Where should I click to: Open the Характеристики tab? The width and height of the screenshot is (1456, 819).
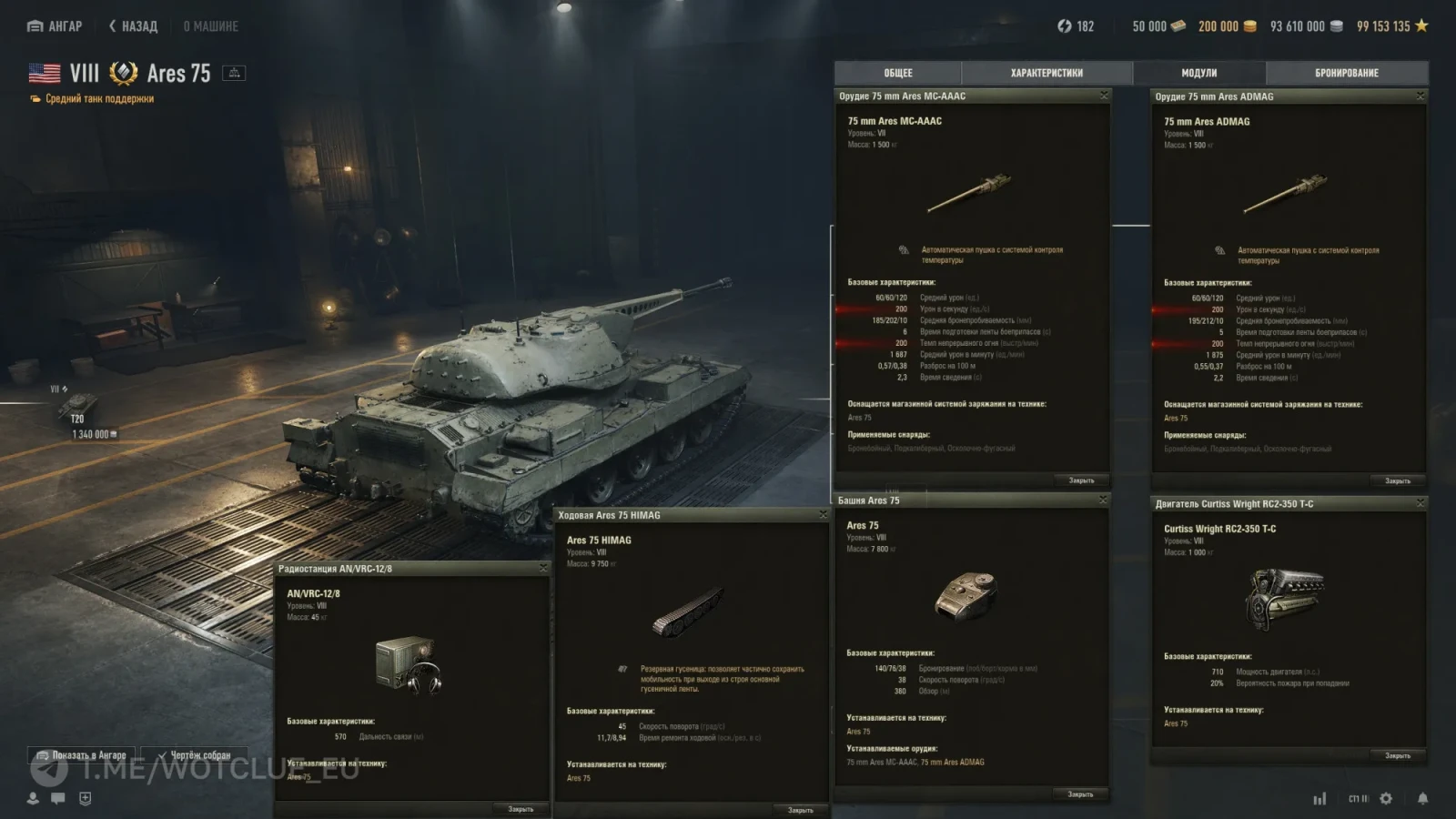tap(1046, 73)
